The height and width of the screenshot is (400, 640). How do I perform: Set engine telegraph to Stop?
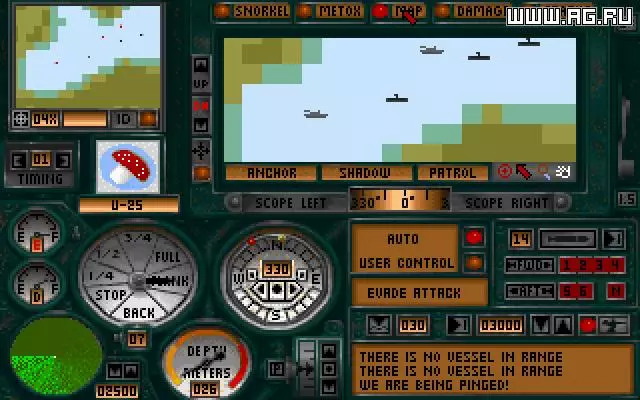[x=111, y=295]
